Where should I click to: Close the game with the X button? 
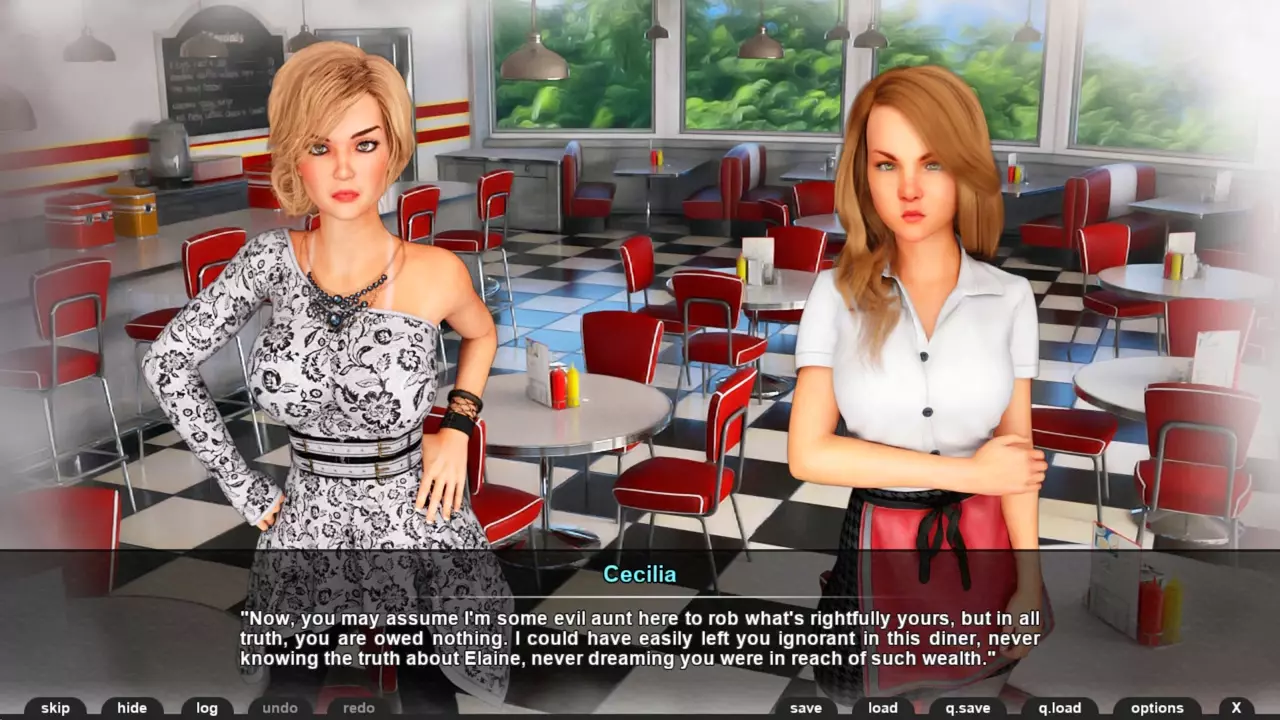tap(1237, 708)
